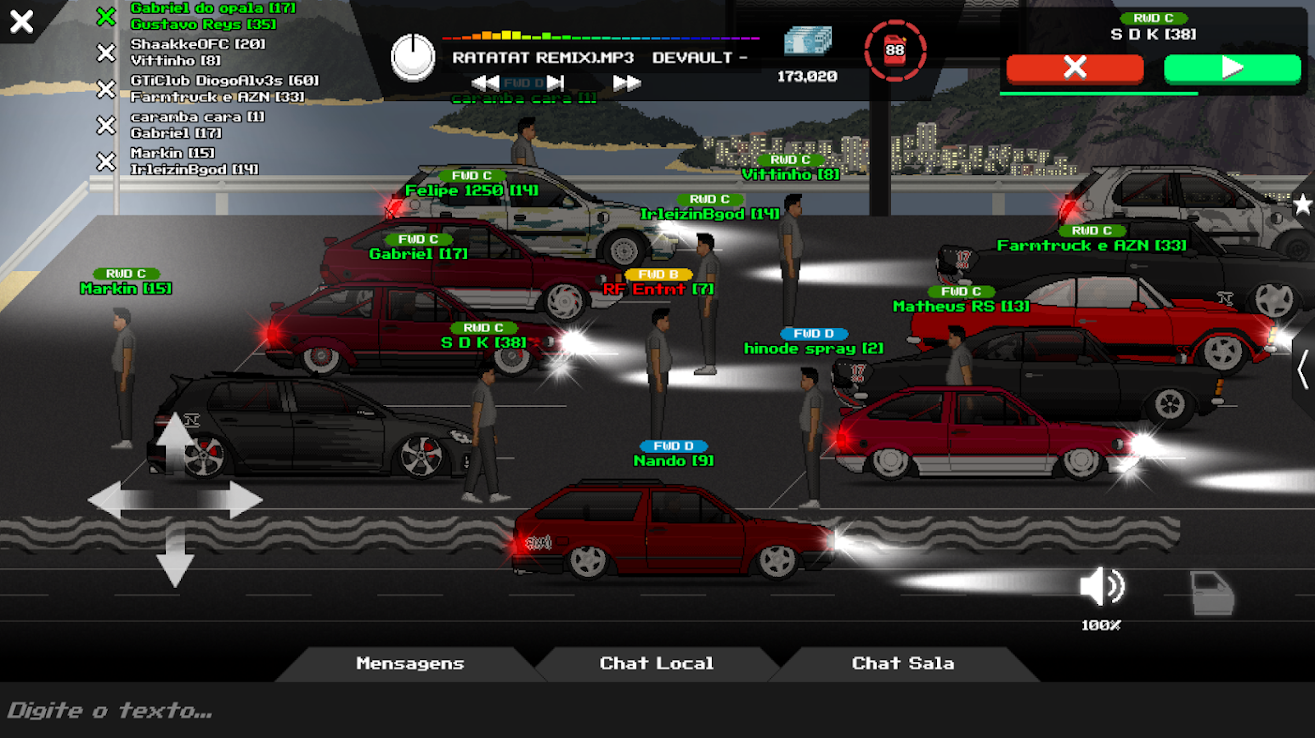This screenshot has height=738, width=1315.
Task: Toggle play/pause on the music player
Action: [555, 83]
